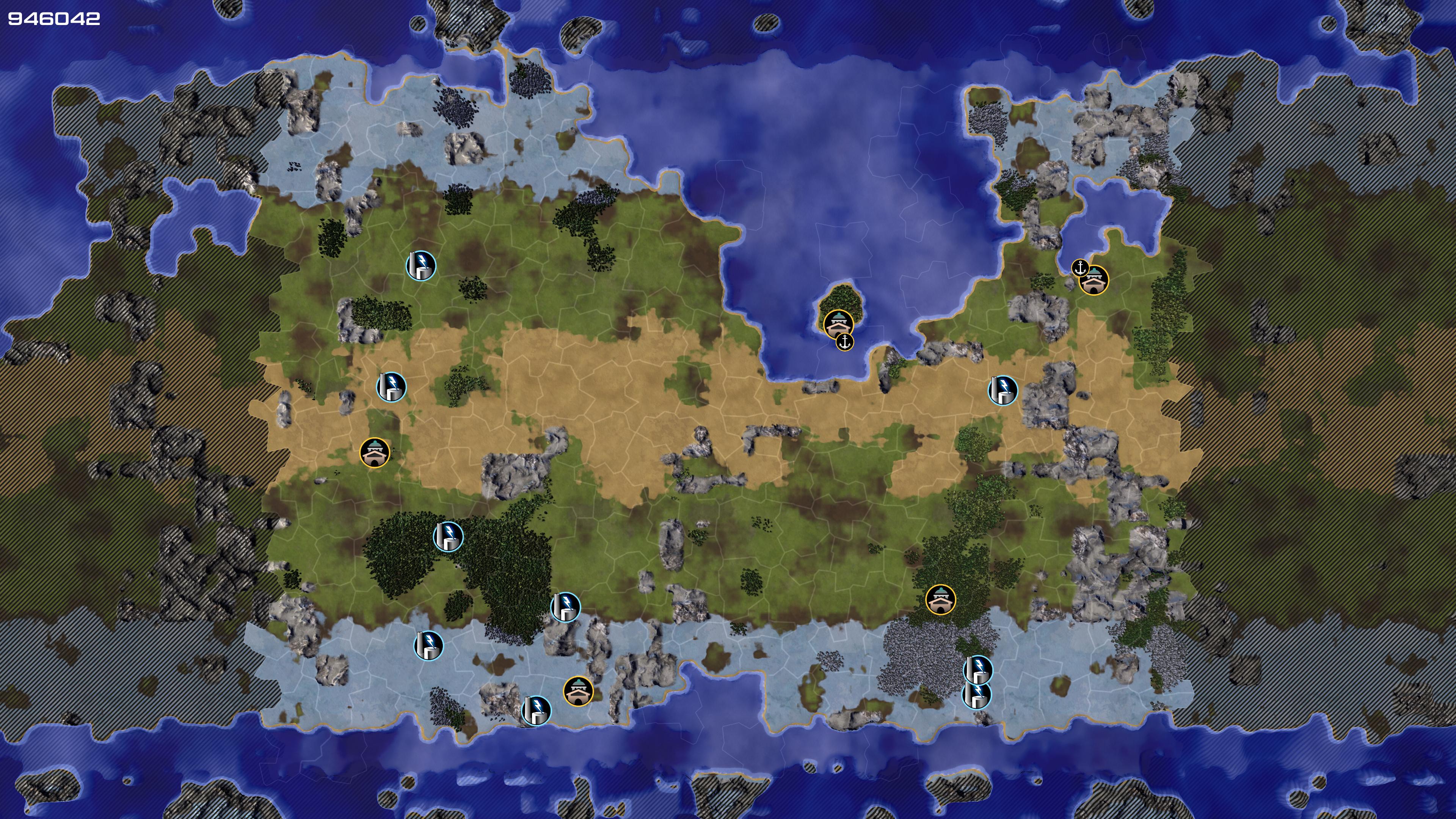Select the settlement marker in the southeastern forest

coord(940,599)
